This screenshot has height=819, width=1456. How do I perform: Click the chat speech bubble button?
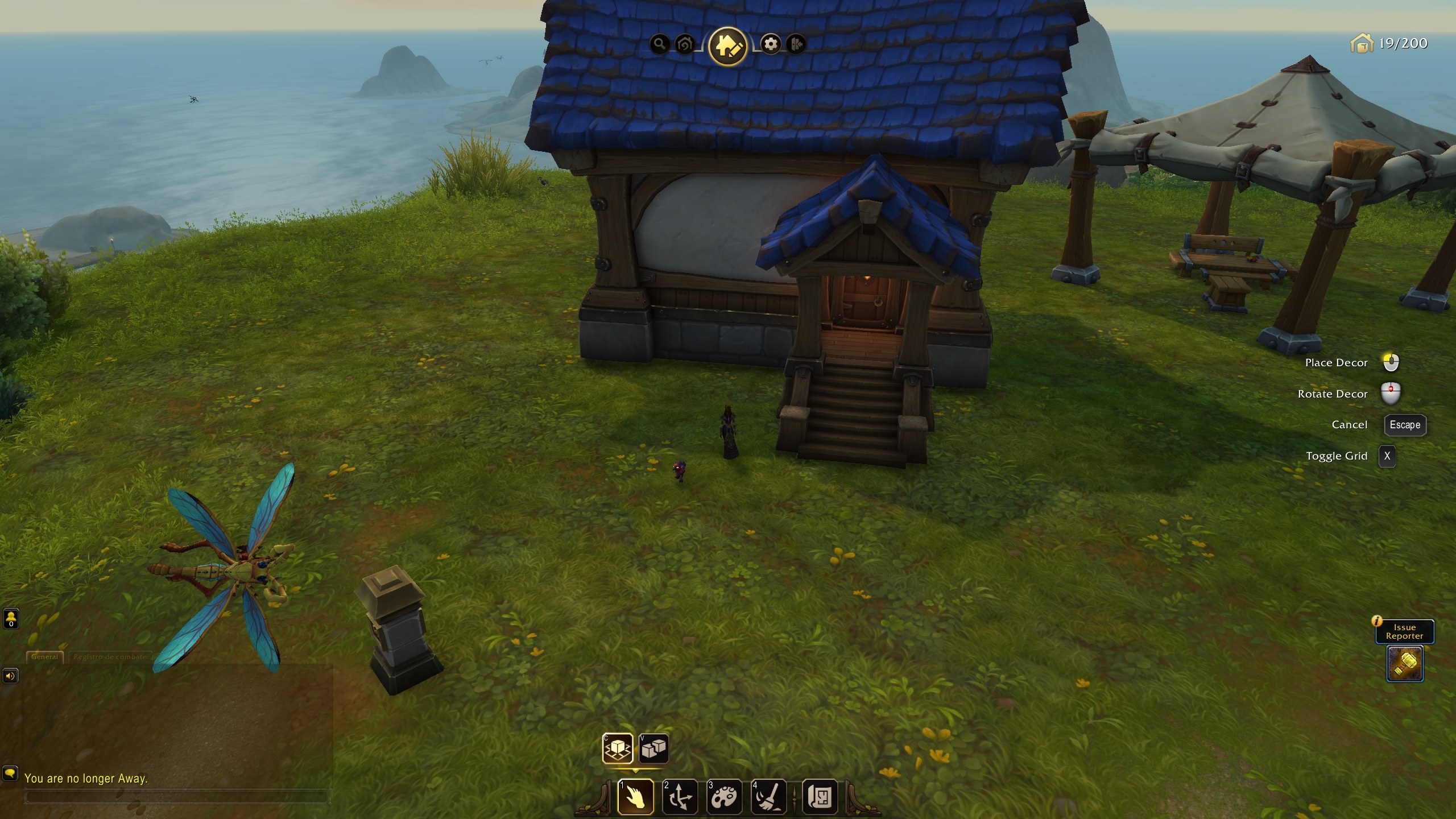10,773
